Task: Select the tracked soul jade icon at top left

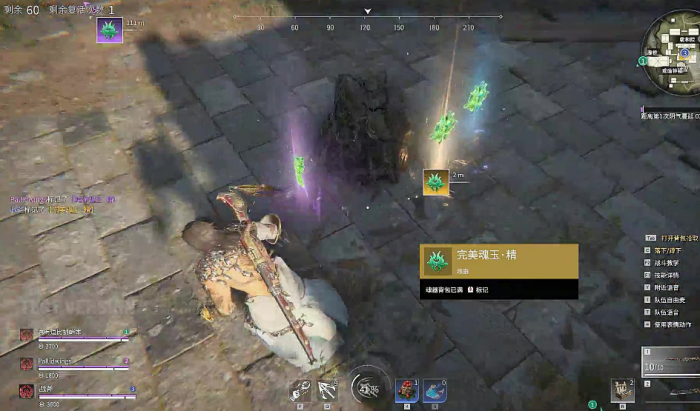Action: (x=109, y=31)
